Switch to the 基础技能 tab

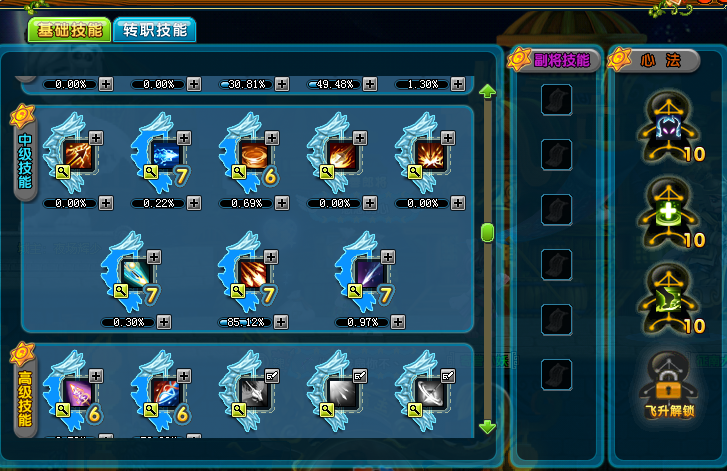click(68, 29)
